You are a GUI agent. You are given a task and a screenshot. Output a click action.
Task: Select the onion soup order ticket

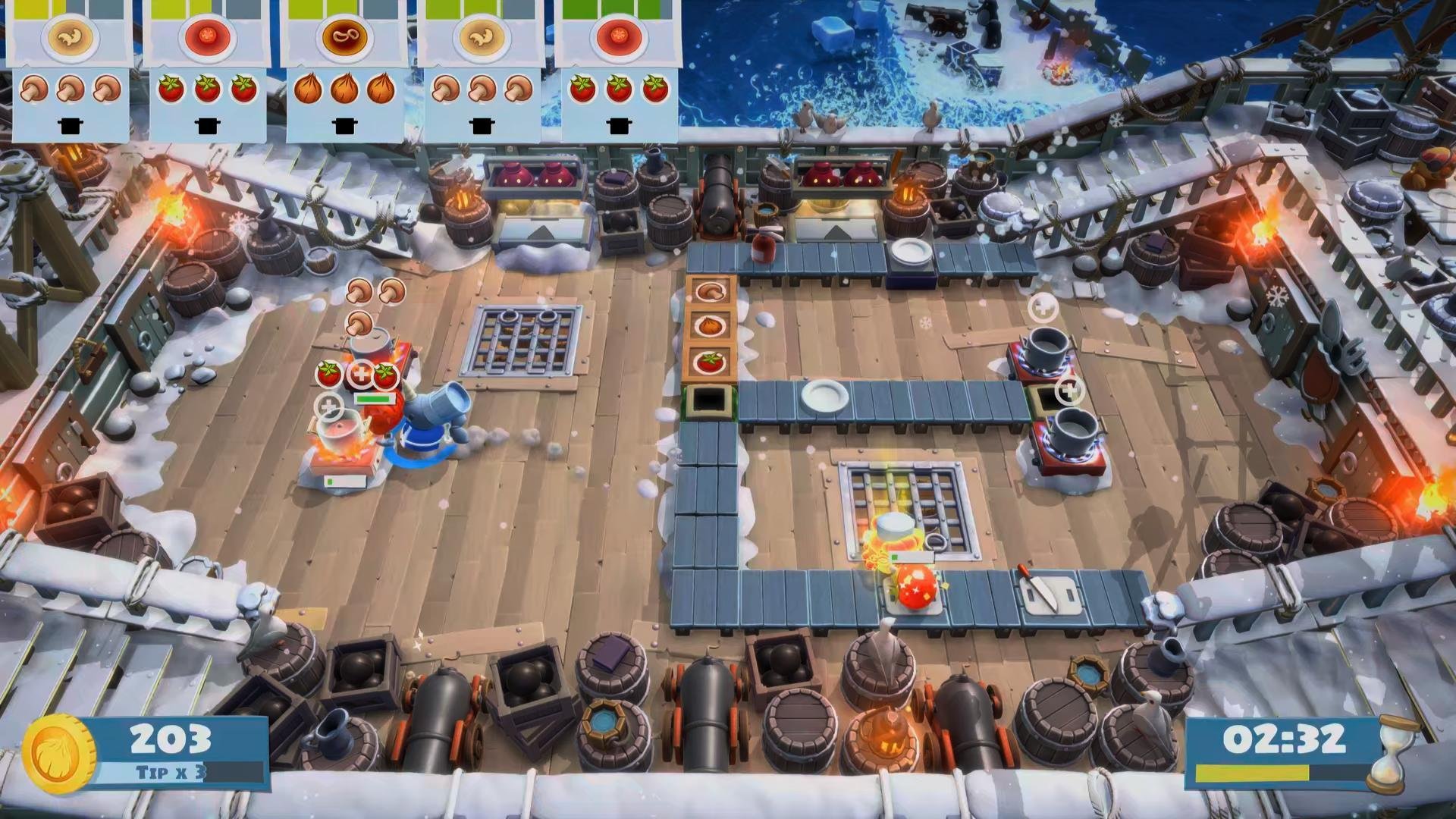[x=344, y=72]
